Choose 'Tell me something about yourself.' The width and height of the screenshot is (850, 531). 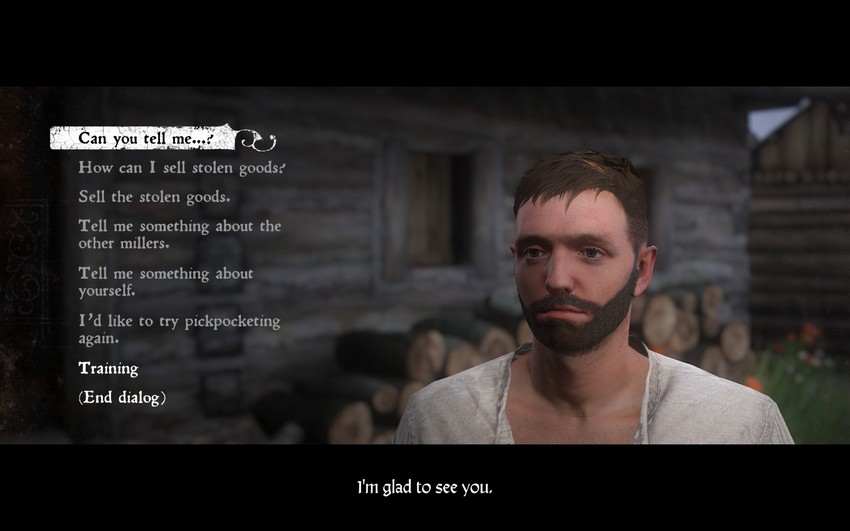(166, 282)
